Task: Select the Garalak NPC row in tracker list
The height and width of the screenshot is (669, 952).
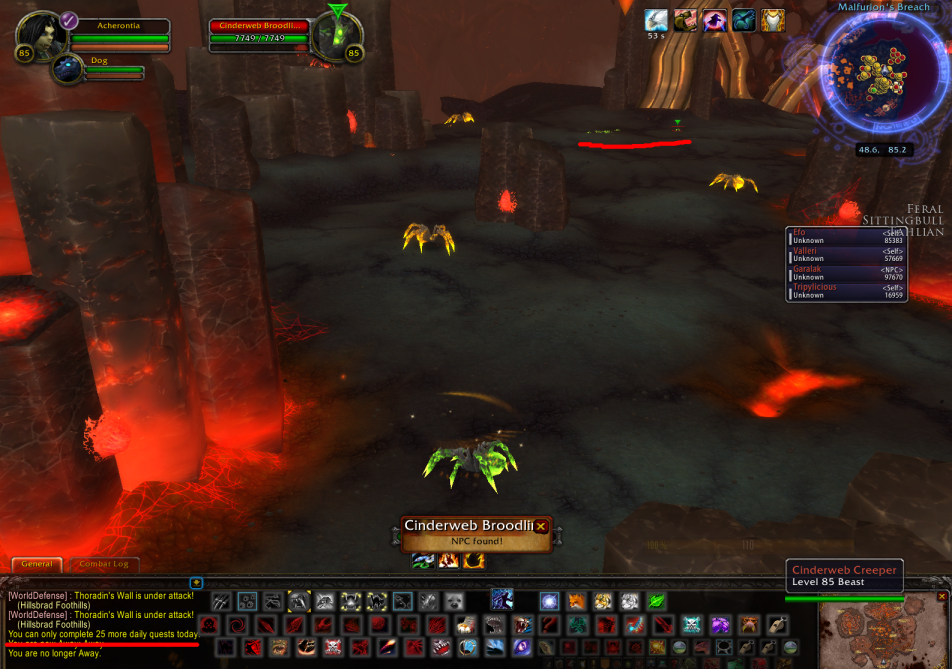Action: (x=846, y=273)
